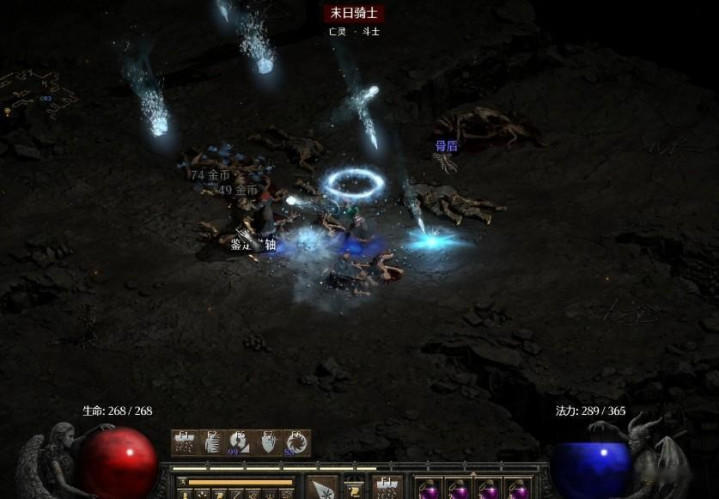Pick up the 骨盾 item label
Screen dimensions: 719x499
[445, 146]
